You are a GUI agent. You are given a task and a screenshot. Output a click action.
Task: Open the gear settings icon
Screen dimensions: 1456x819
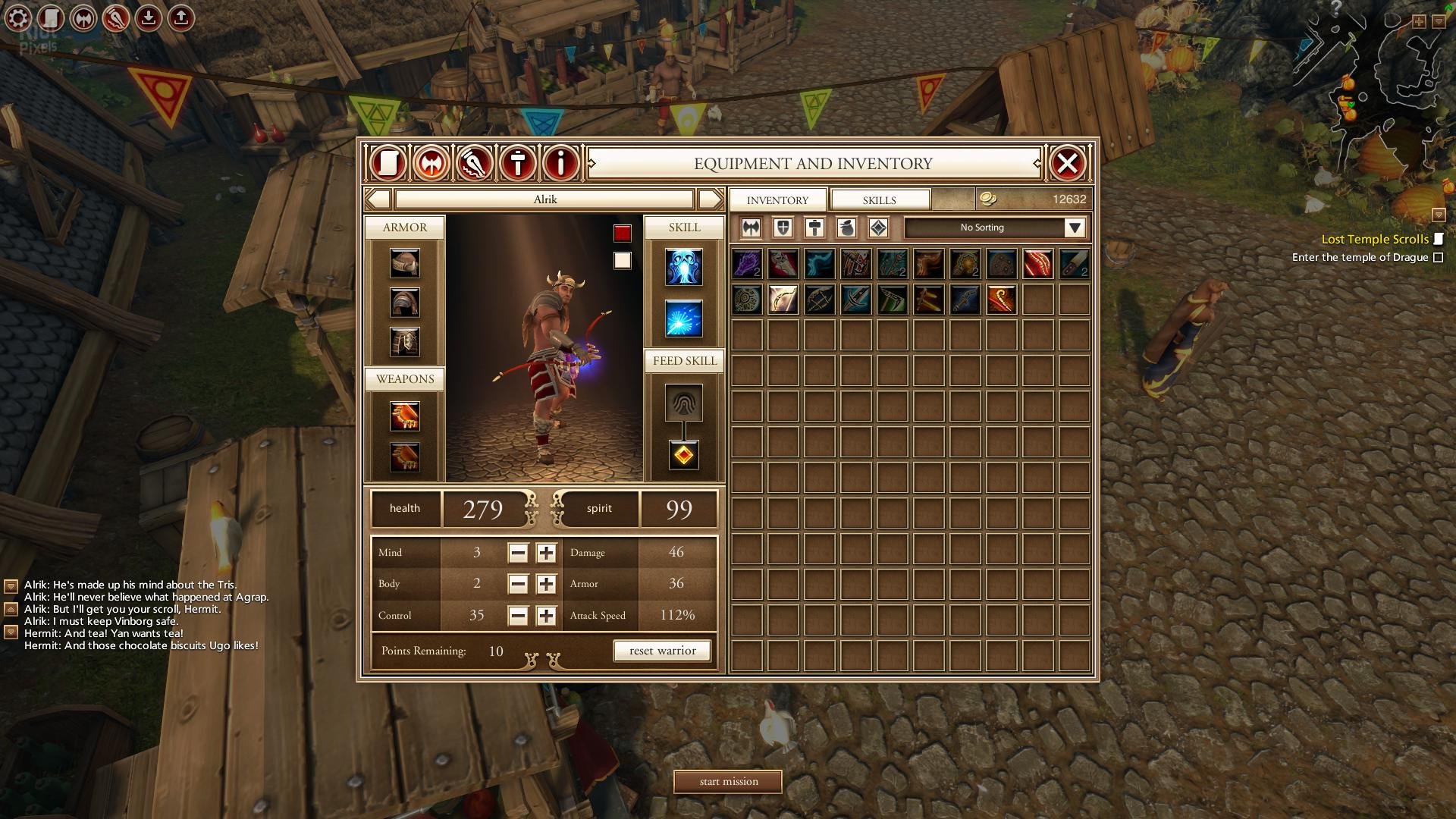tap(18, 18)
